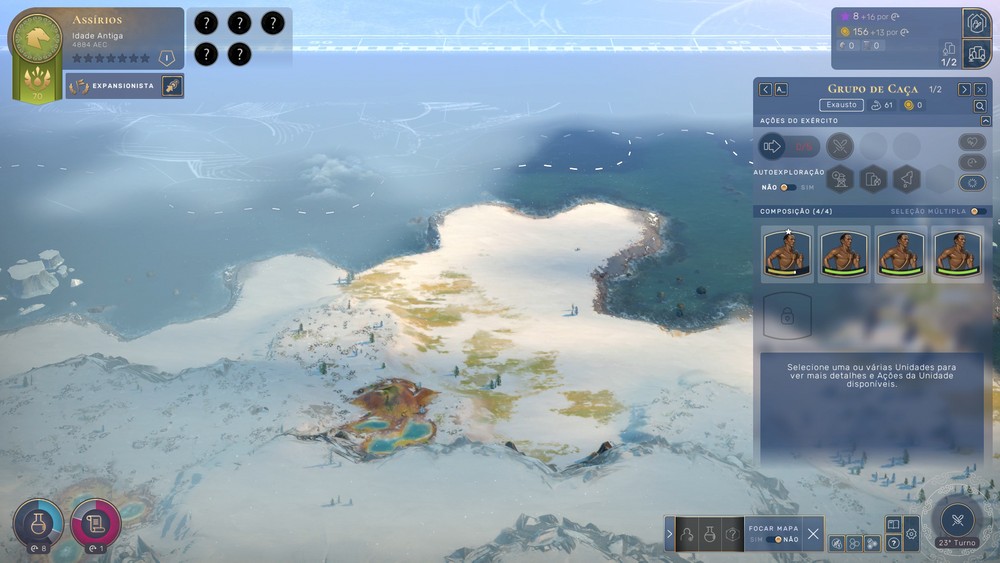Select the starred first unit portrait

point(787,254)
